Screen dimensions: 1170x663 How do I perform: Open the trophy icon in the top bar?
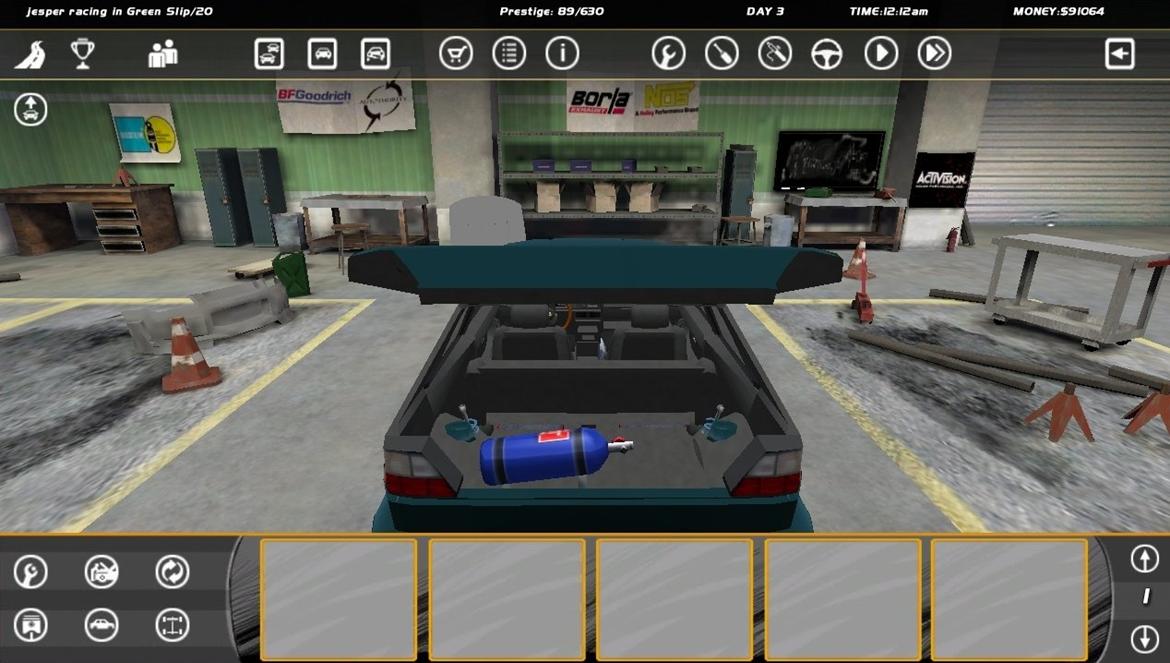[x=83, y=54]
